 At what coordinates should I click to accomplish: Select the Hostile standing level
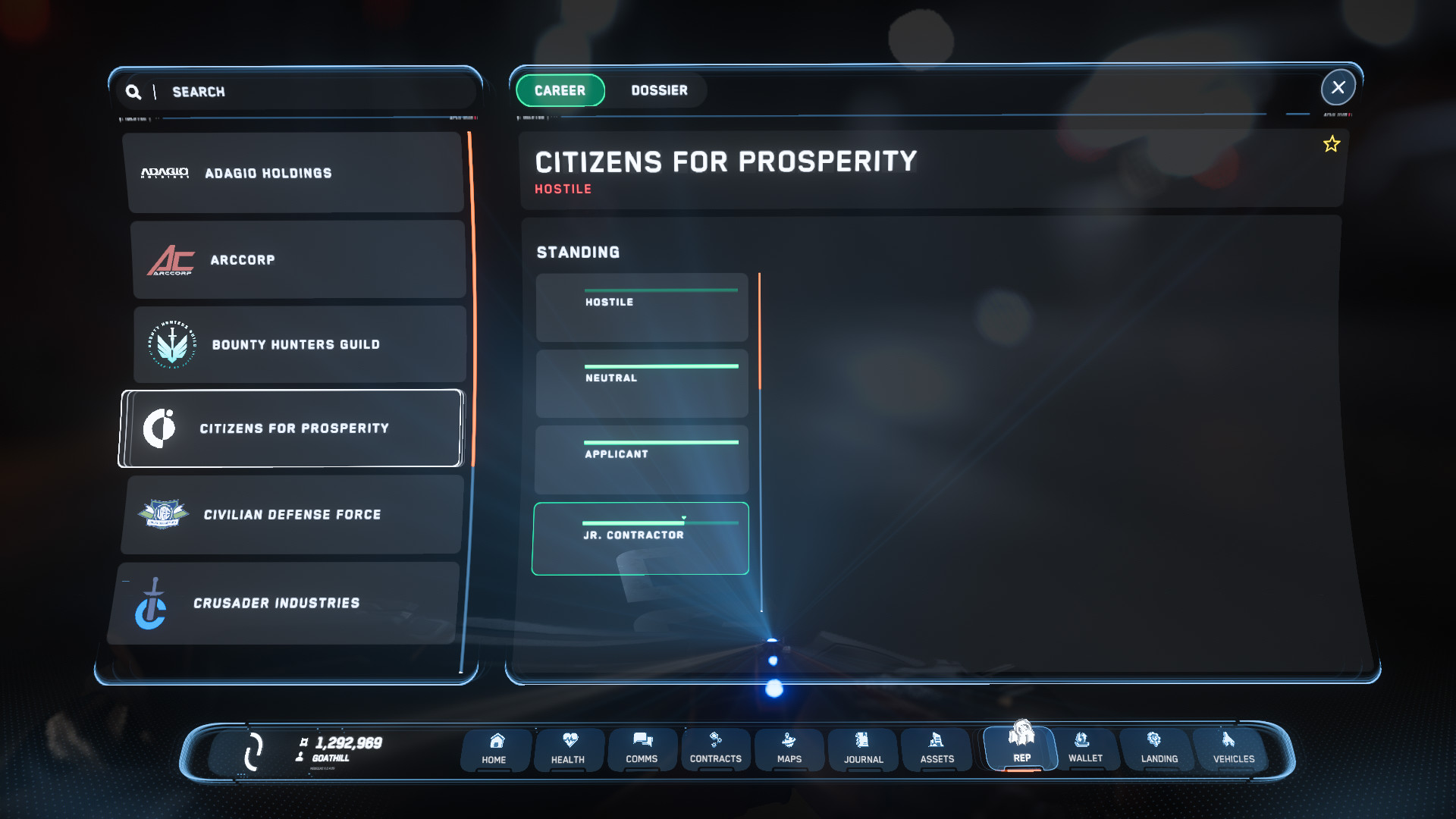641,307
